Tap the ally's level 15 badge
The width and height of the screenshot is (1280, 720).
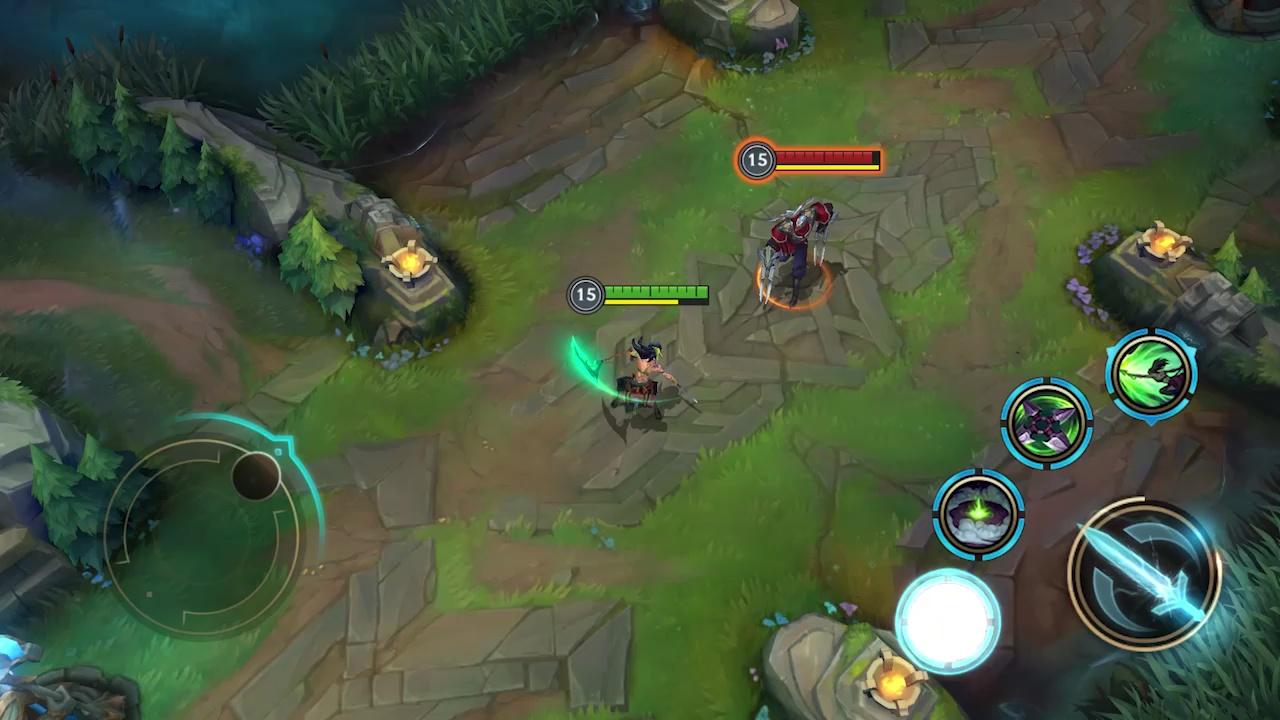586,295
